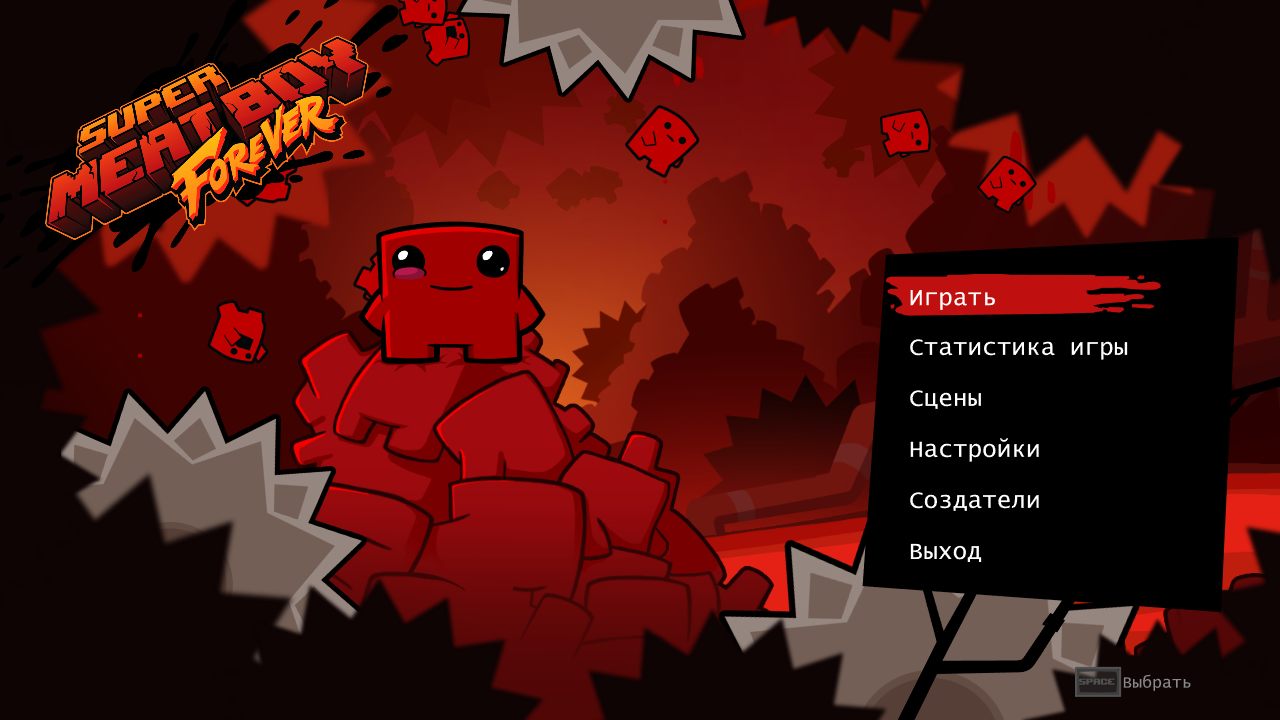Open "Статистика игры" from the menu
Image resolution: width=1280 pixels, height=720 pixels.
pos(1018,346)
